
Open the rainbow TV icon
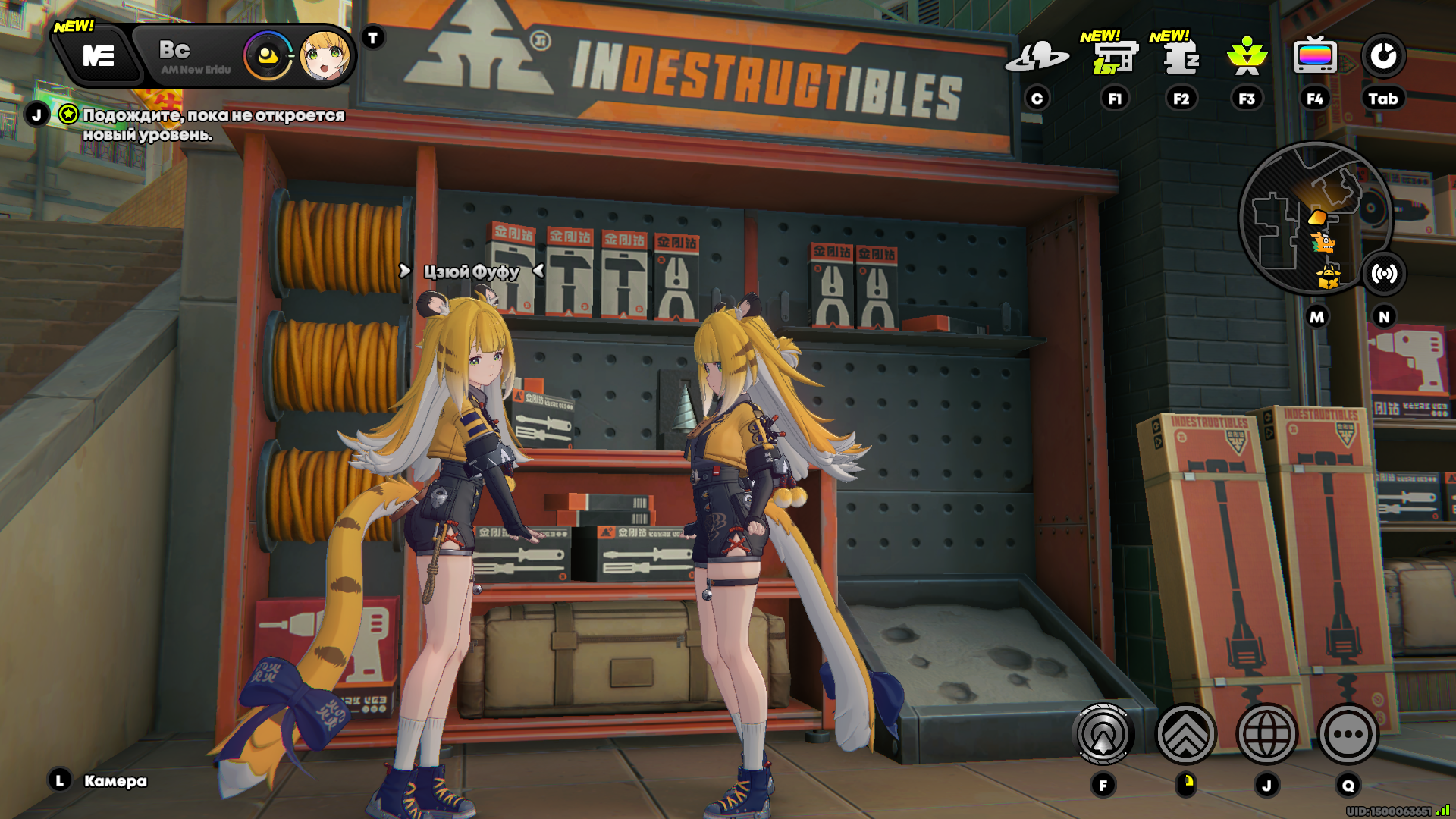click(x=1314, y=56)
